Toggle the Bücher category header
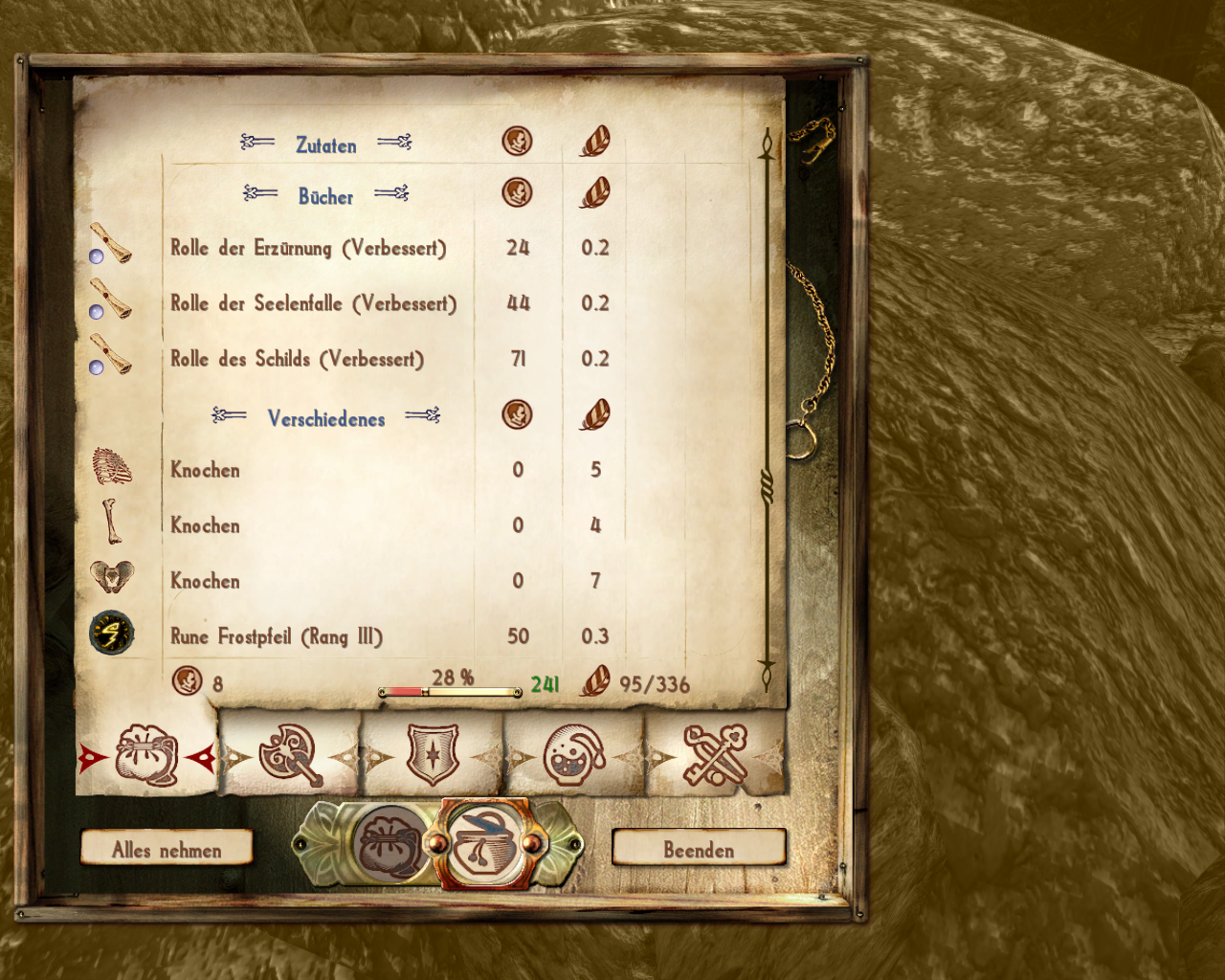 point(325,196)
